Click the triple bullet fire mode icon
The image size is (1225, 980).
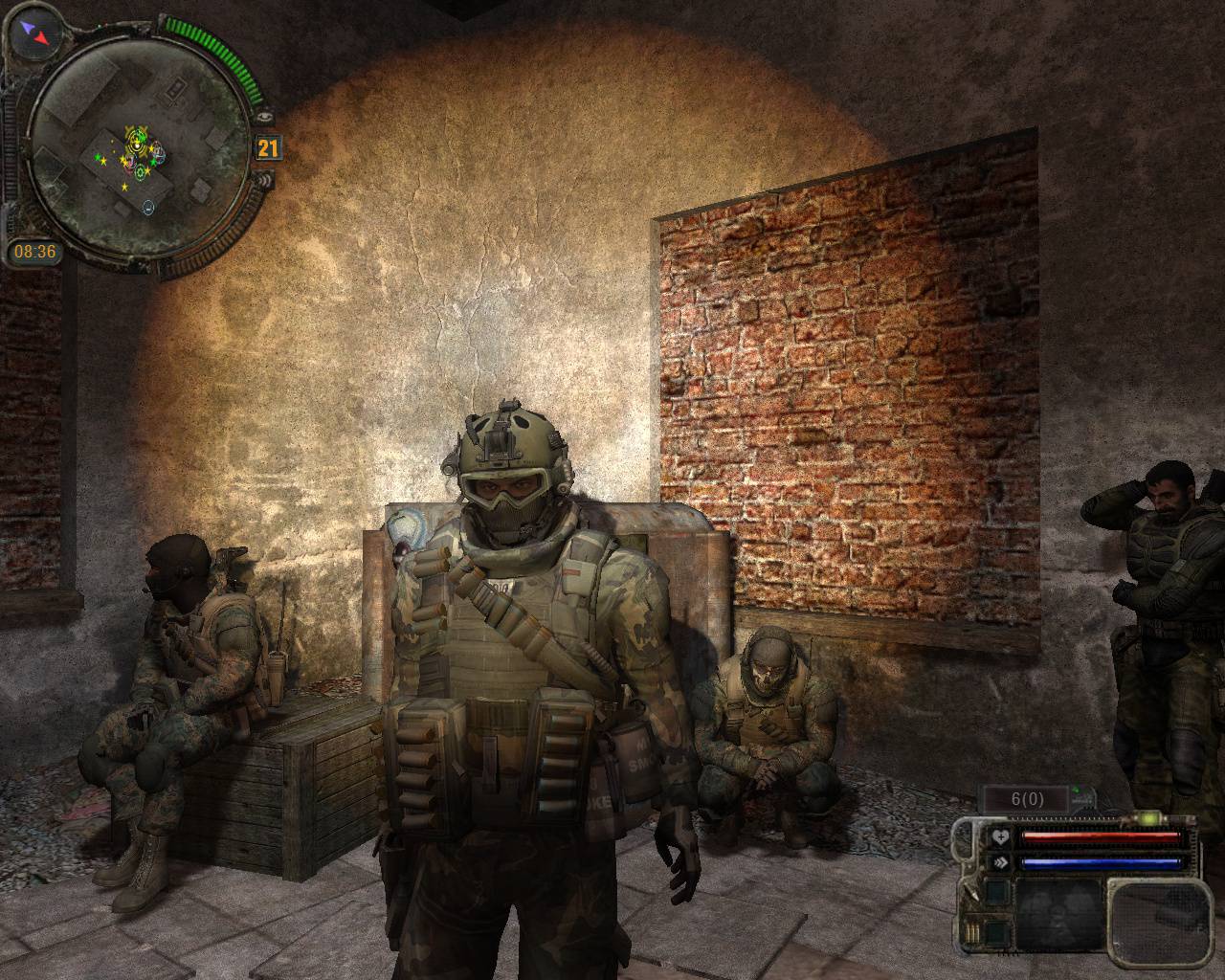(x=973, y=932)
